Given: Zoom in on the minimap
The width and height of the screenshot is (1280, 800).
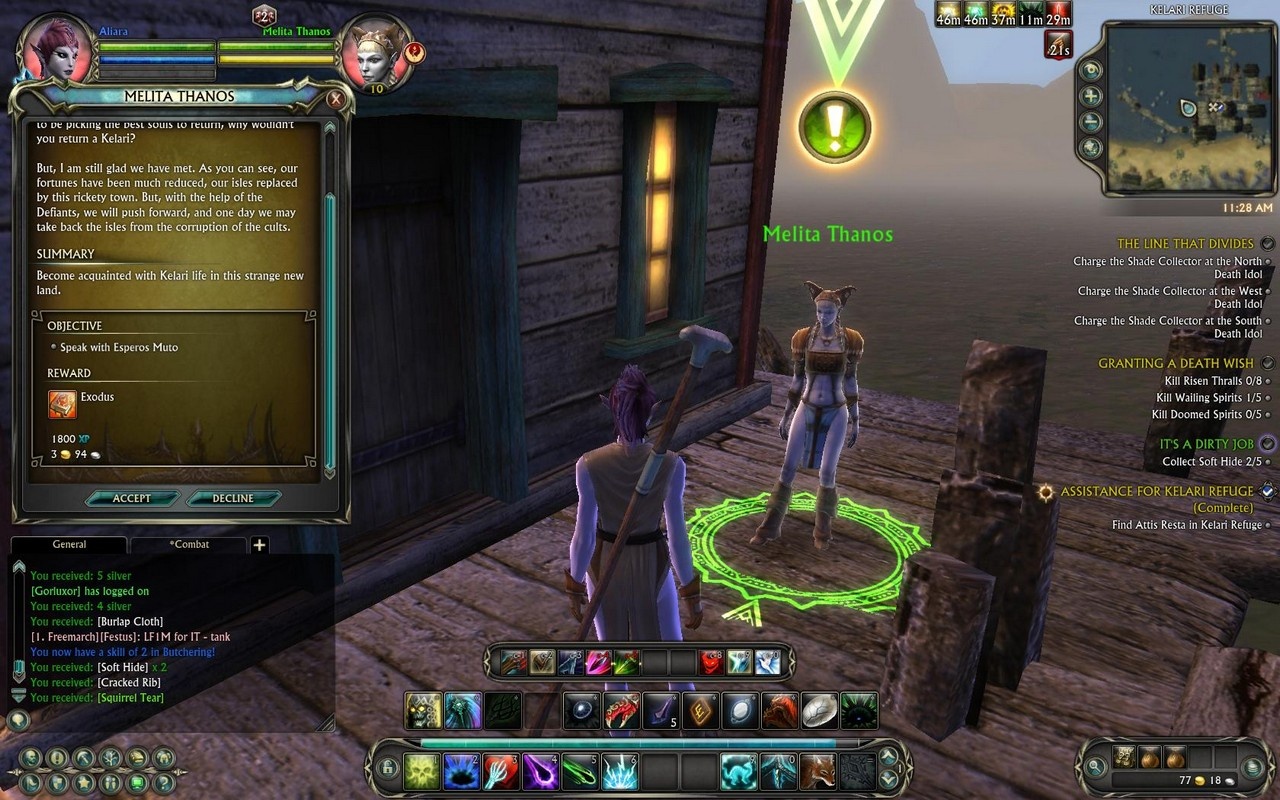Looking at the screenshot, I should (1091, 97).
